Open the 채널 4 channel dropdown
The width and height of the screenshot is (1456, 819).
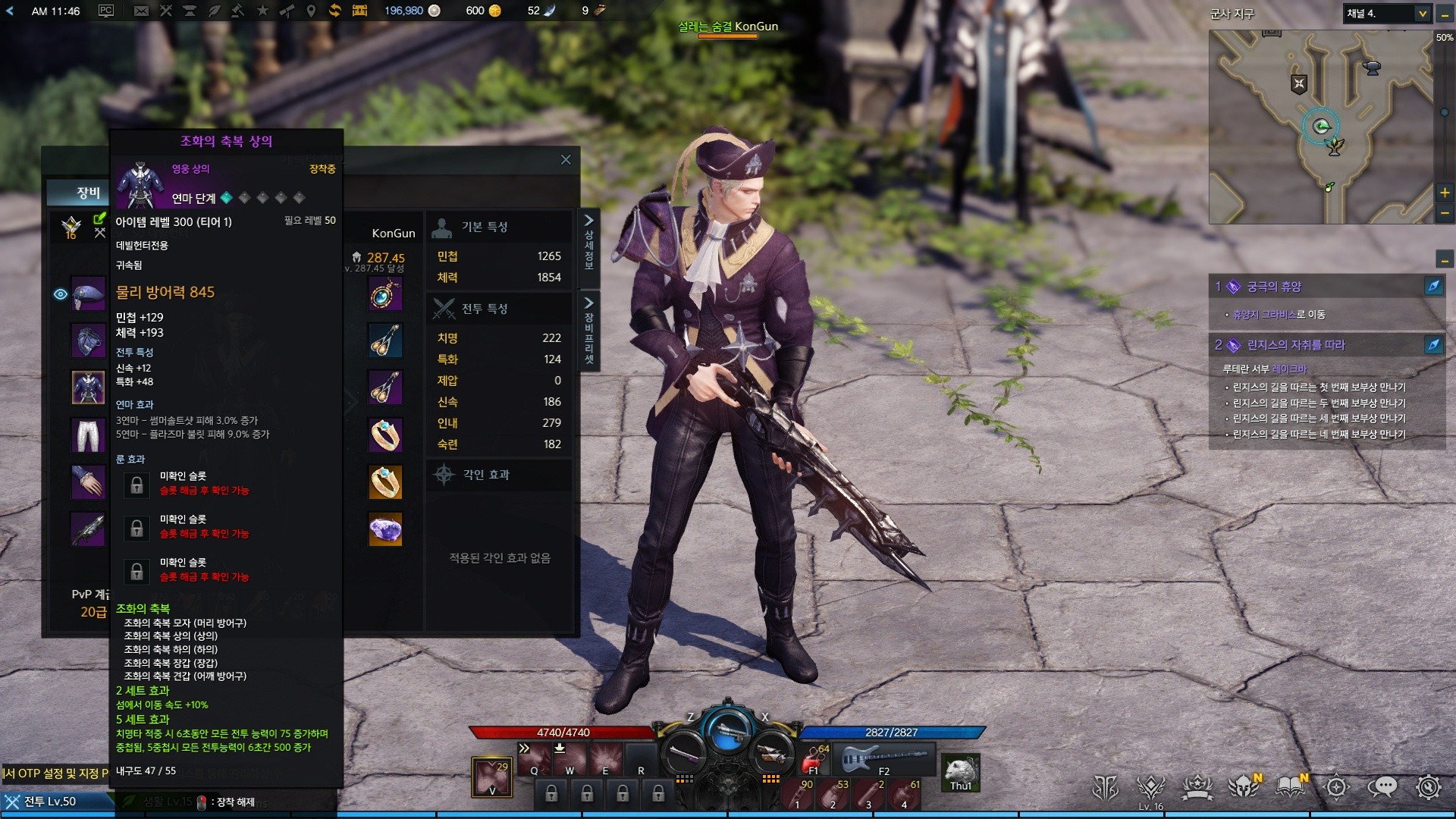[1423, 14]
